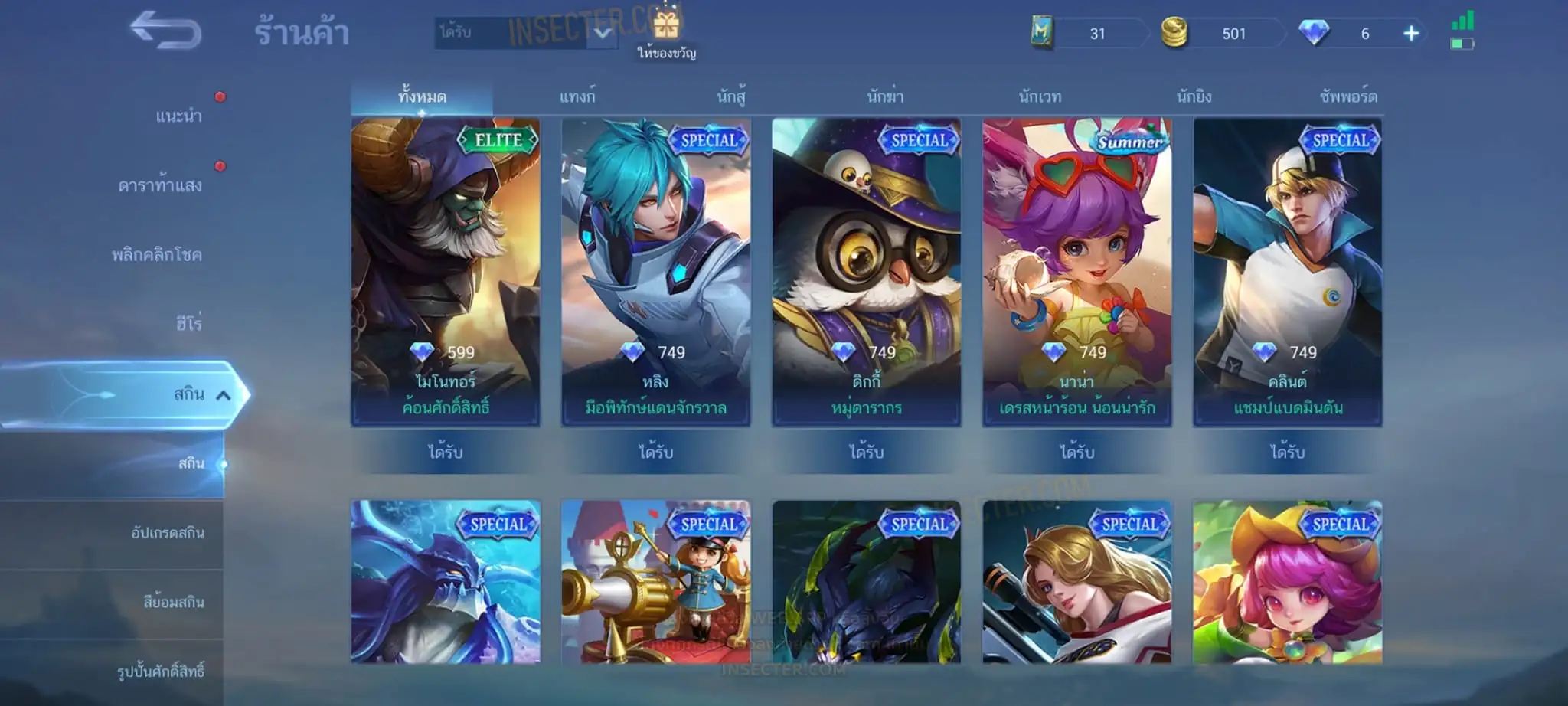Screen dimensions: 1568x706
Task: Switch to the แทงก์ tab
Action: tap(577, 97)
